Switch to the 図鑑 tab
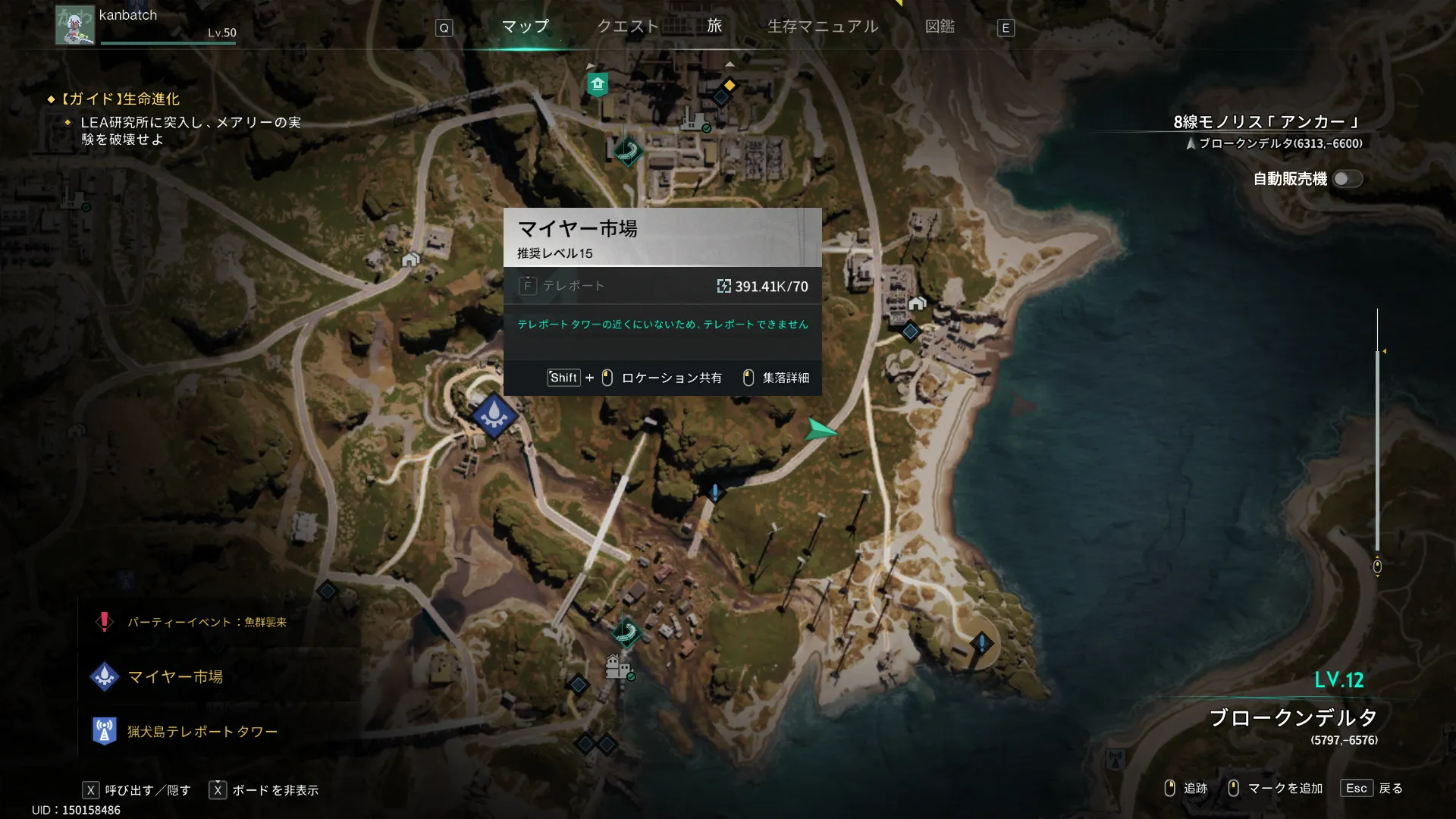The height and width of the screenshot is (819, 1456). 940,27
